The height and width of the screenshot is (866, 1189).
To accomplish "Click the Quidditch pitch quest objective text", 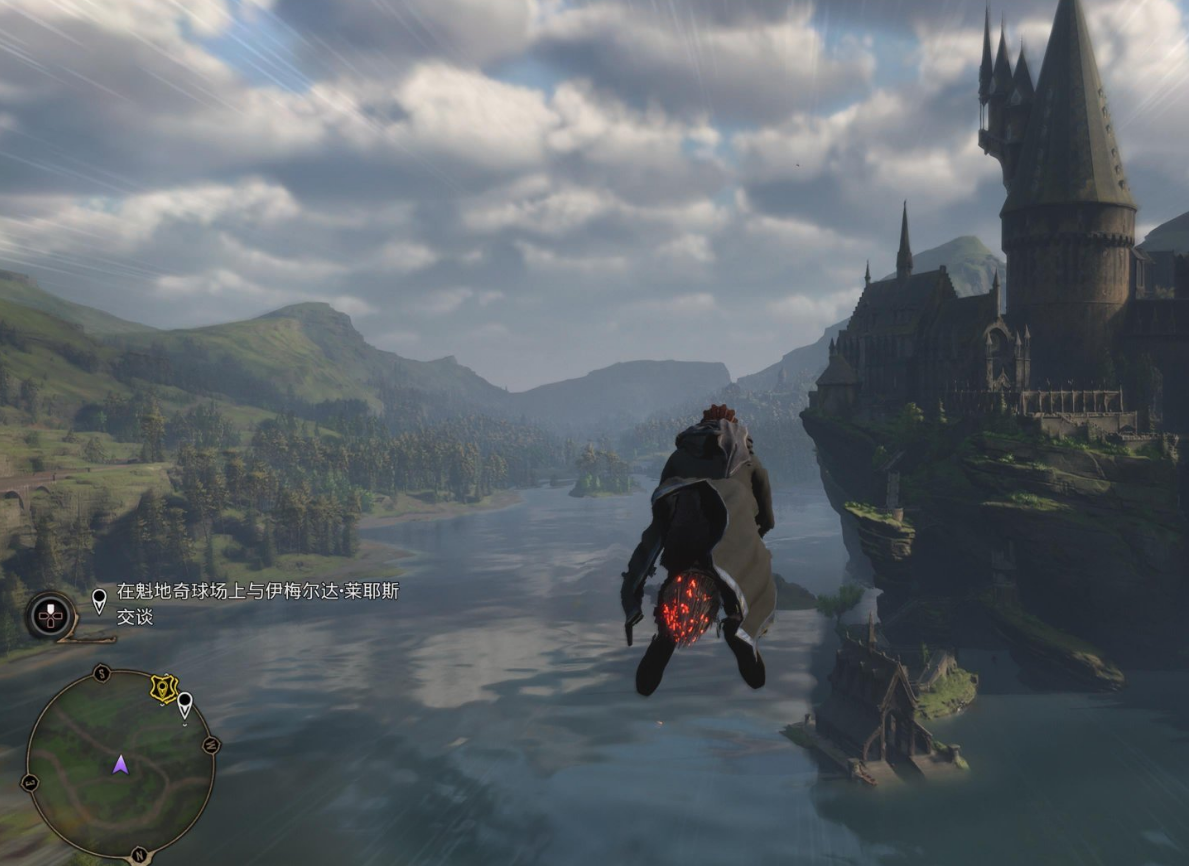I will [258, 604].
